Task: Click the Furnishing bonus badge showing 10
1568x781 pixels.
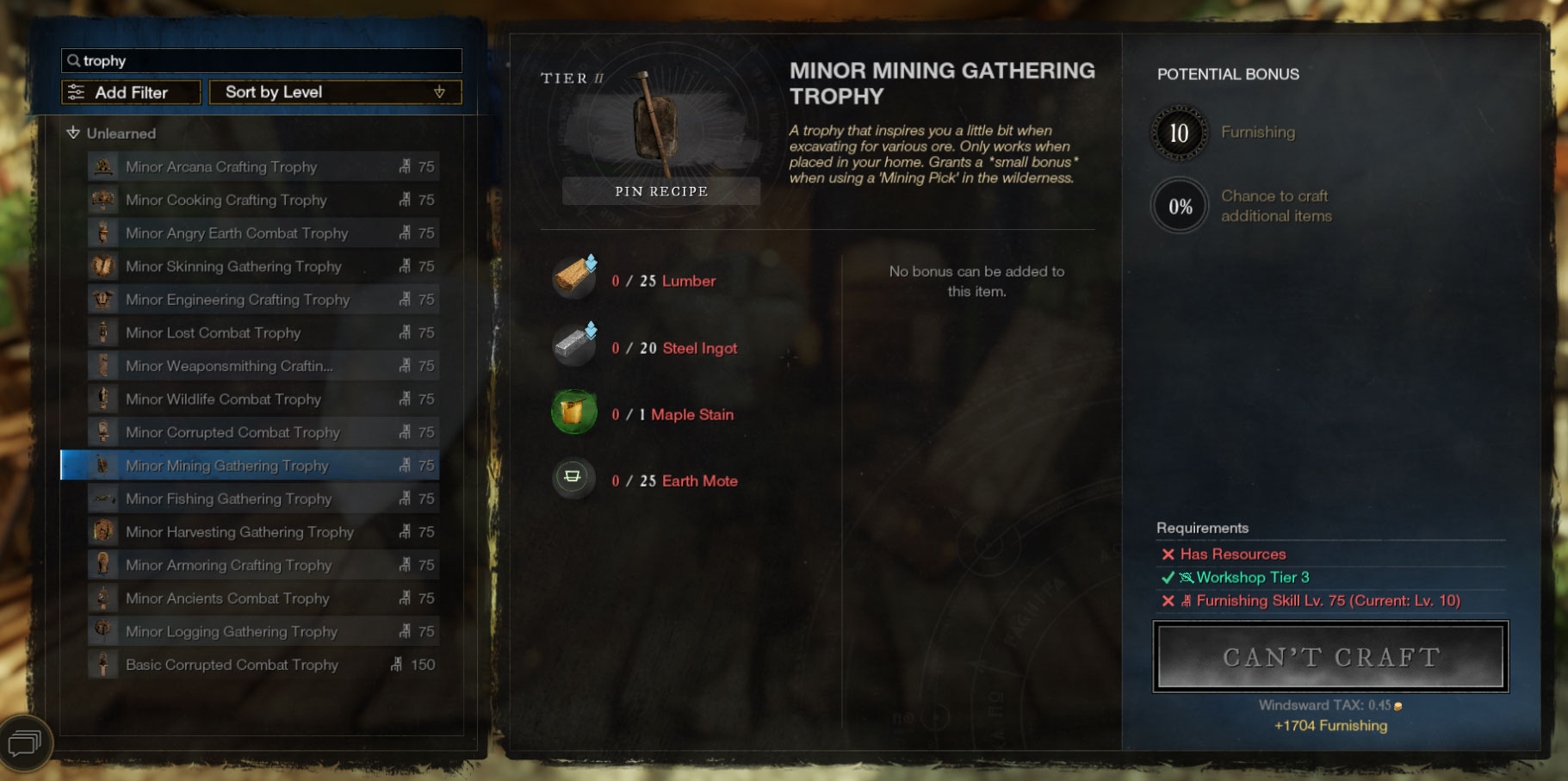Action: (x=1179, y=133)
